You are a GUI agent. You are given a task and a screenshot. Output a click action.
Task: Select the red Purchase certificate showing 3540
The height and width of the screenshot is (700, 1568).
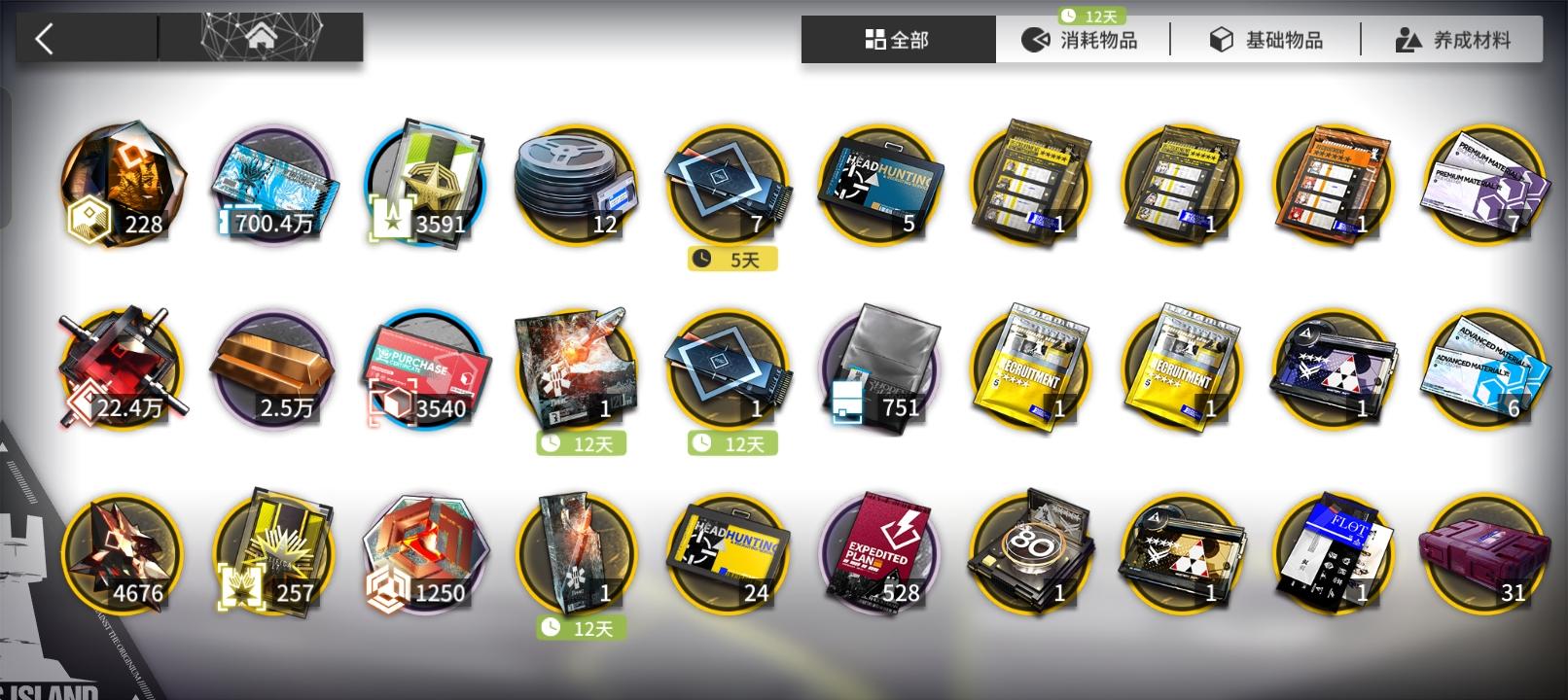click(425, 369)
